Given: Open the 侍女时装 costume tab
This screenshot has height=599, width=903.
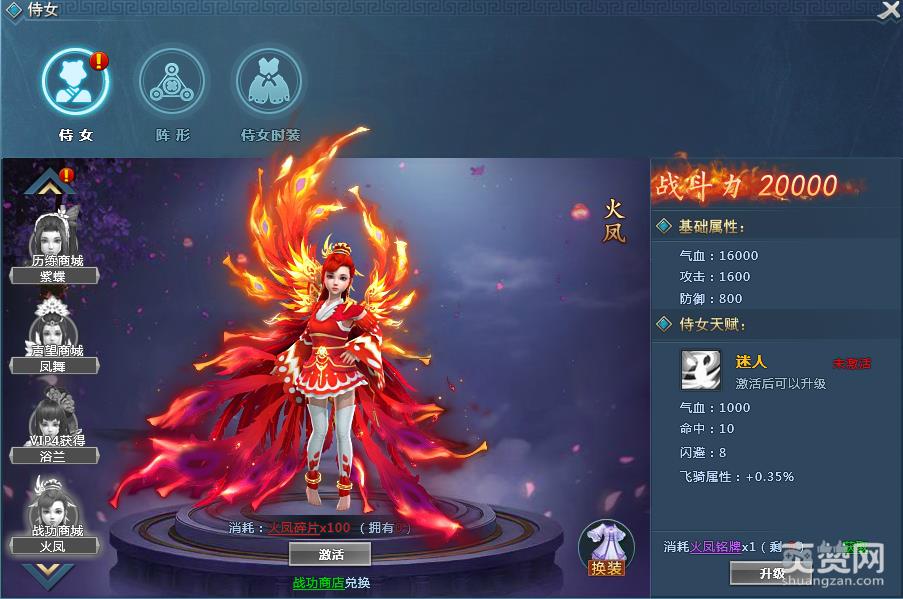Looking at the screenshot, I should coord(269,83).
